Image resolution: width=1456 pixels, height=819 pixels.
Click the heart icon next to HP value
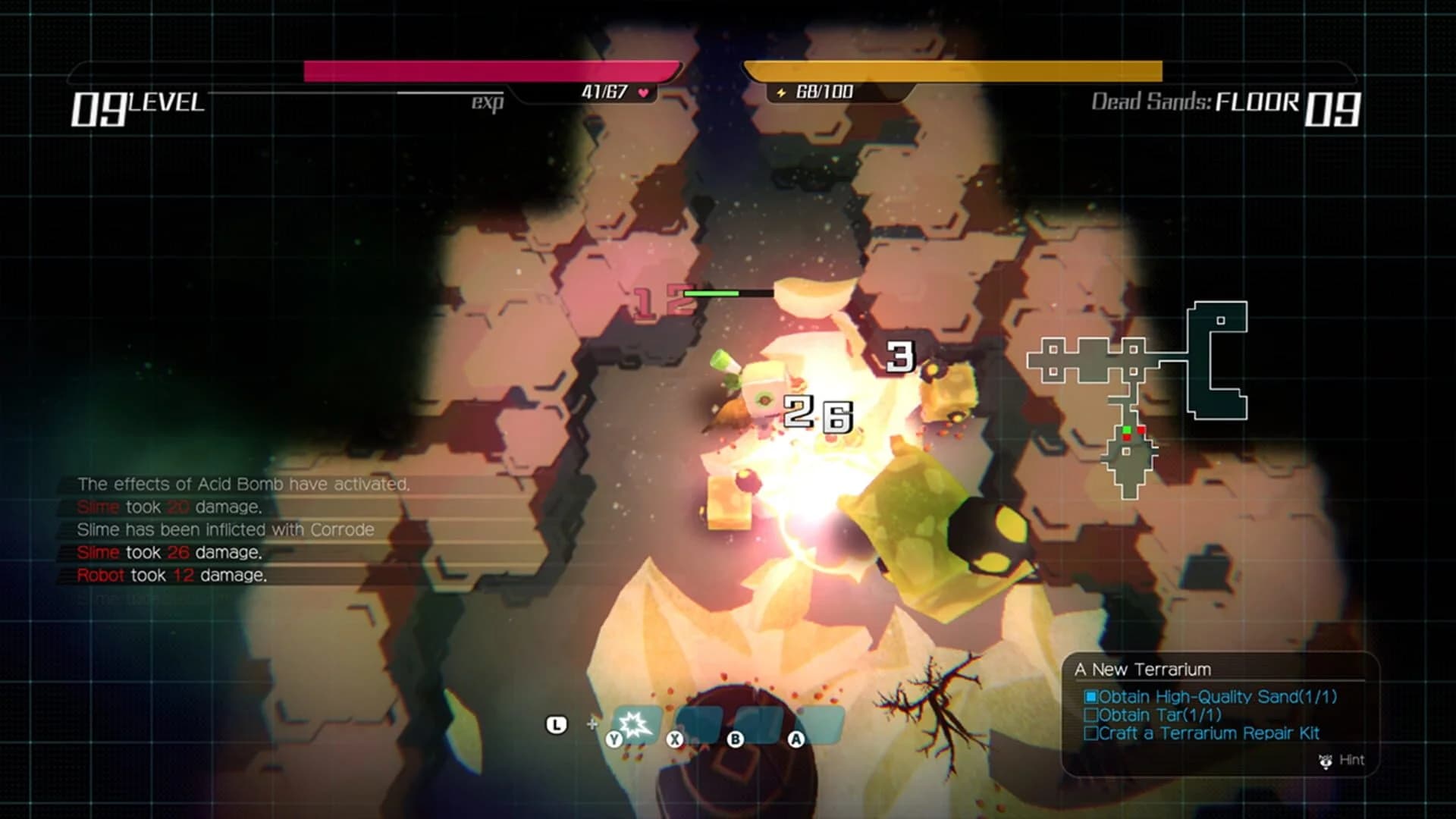point(643,90)
